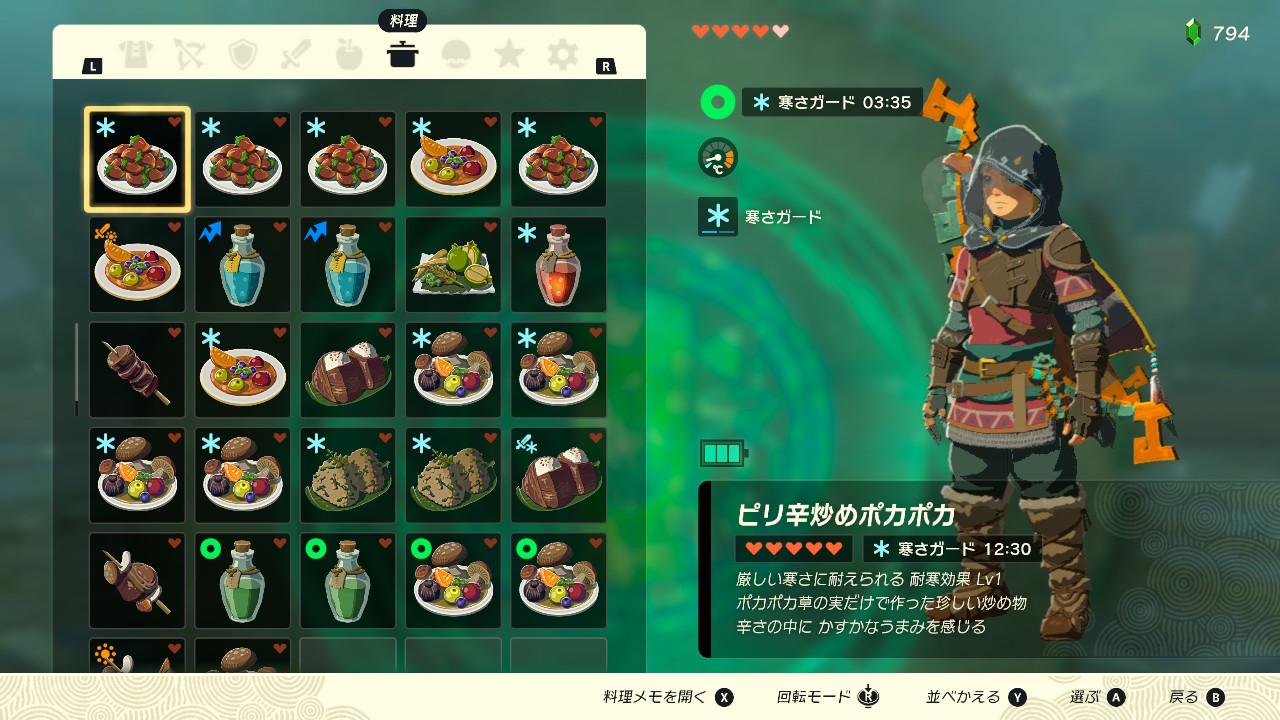Open the gear system tab
The width and height of the screenshot is (1280, 720).
tap(563, 55)
